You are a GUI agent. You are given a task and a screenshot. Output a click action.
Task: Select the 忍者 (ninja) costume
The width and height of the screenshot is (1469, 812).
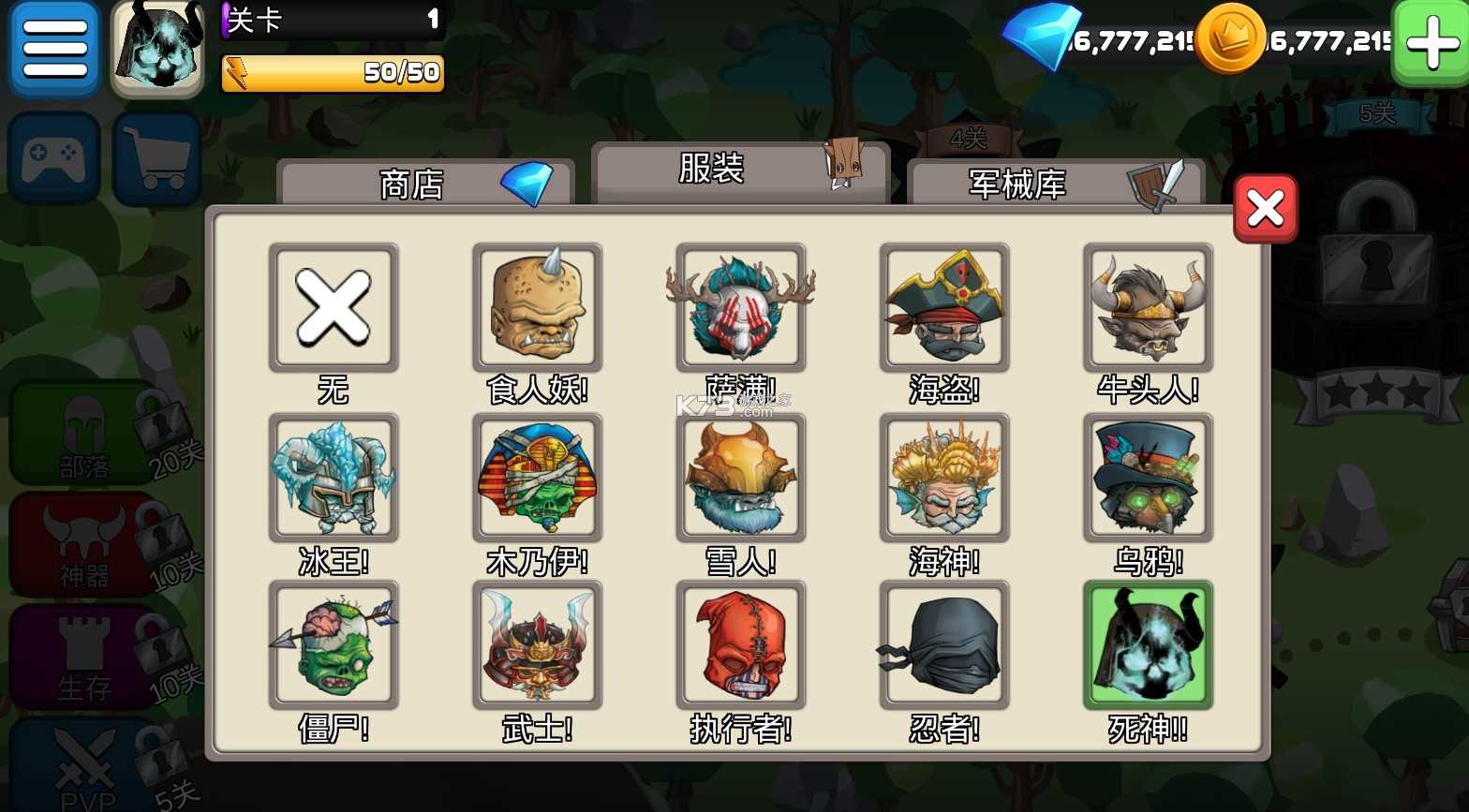click(944, 643)
